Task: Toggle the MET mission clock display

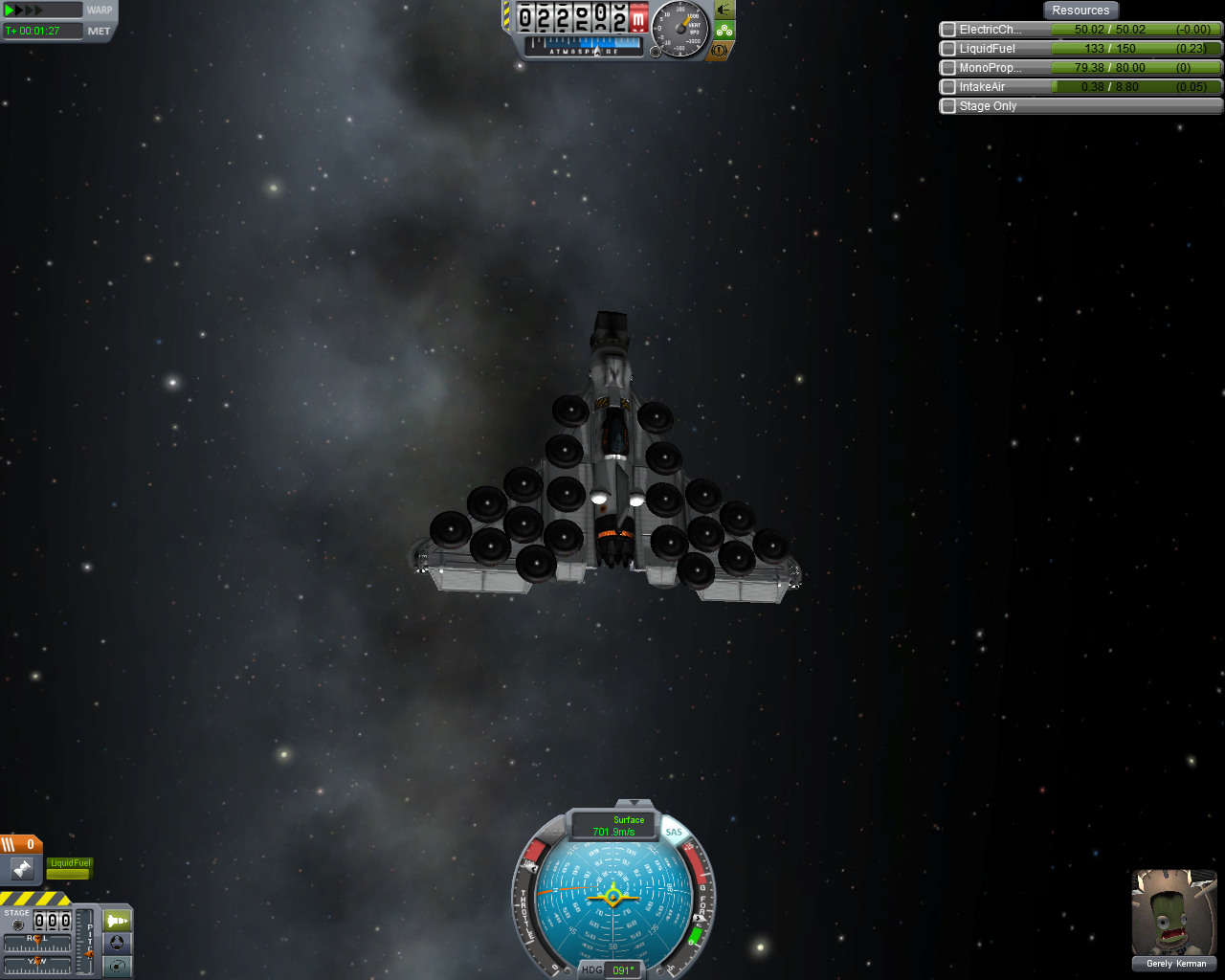Action: coord(99,31)
